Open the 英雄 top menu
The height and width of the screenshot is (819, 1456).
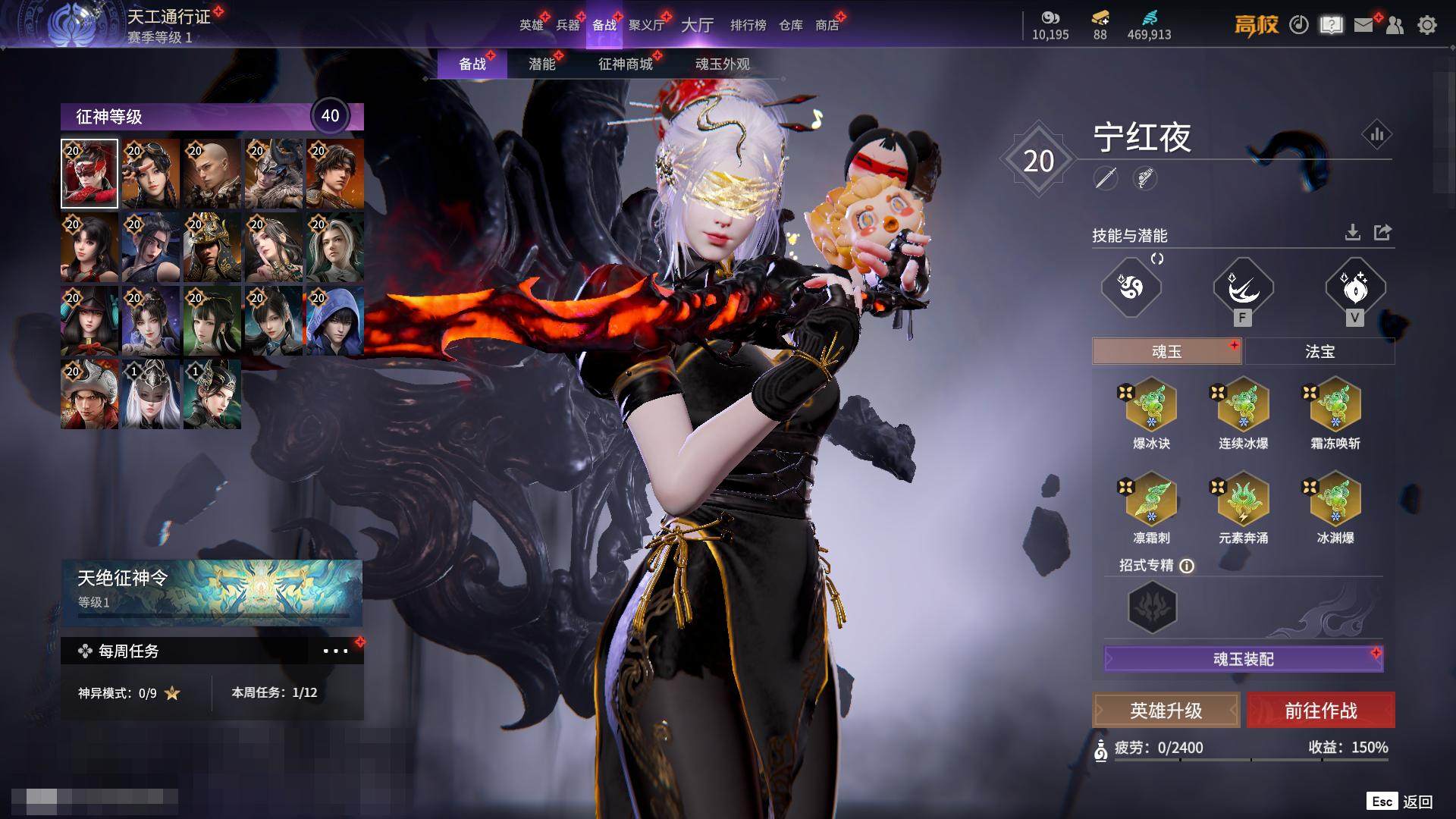pos(531,25)
